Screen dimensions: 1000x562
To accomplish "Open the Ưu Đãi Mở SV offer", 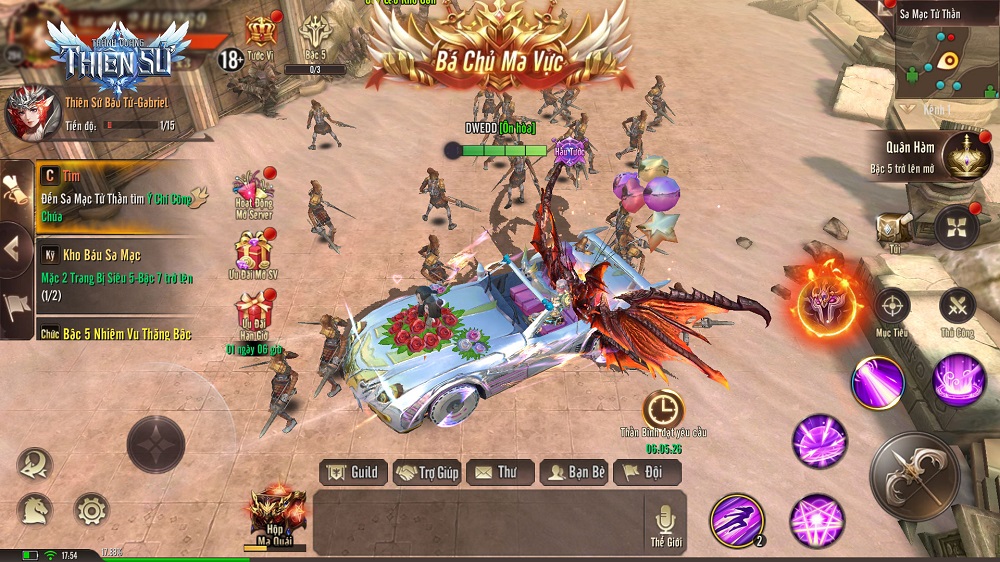I will [x=254, y=254].
